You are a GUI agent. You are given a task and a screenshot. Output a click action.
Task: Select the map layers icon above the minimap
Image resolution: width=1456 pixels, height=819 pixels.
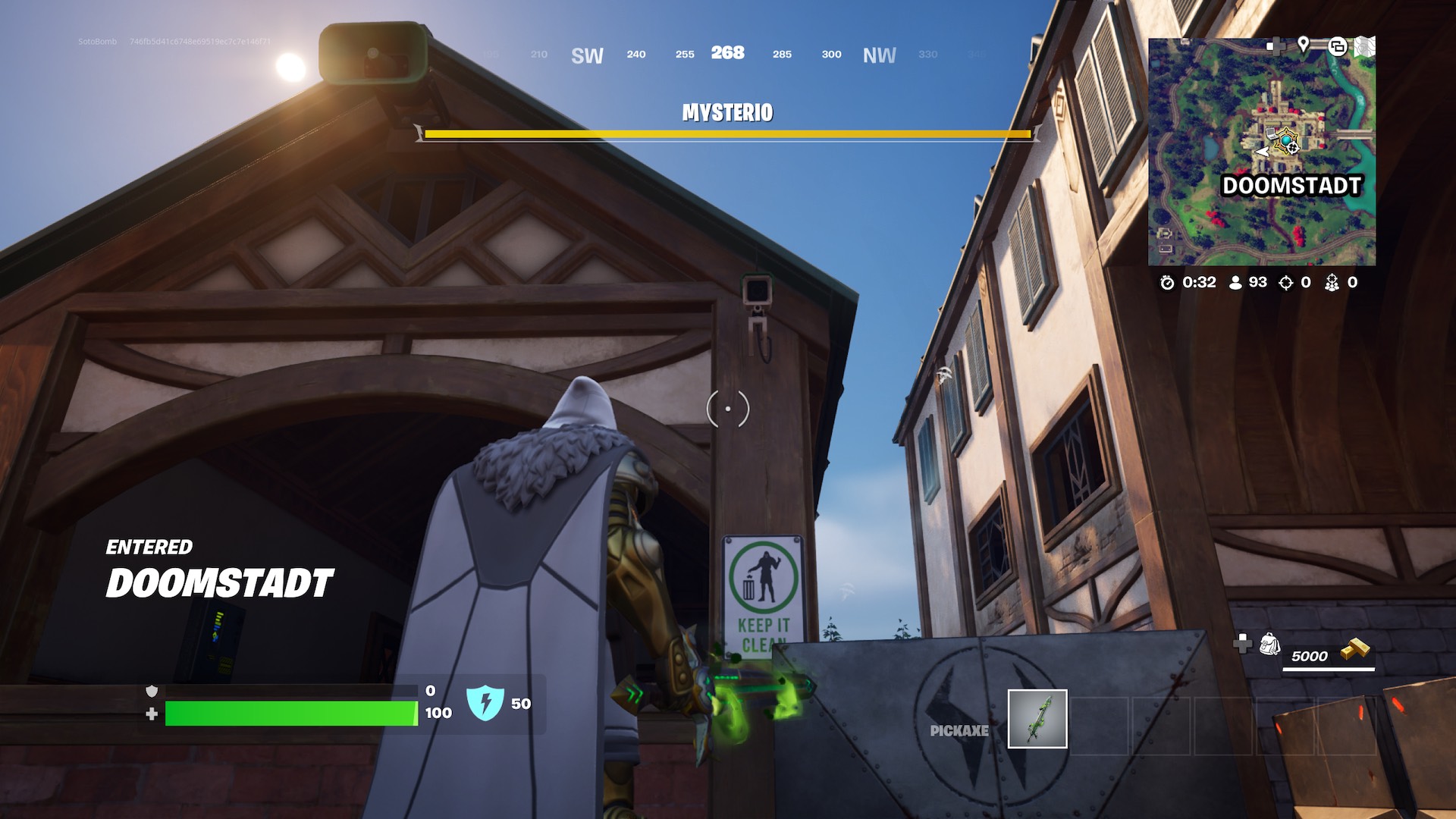[1338, 47]
